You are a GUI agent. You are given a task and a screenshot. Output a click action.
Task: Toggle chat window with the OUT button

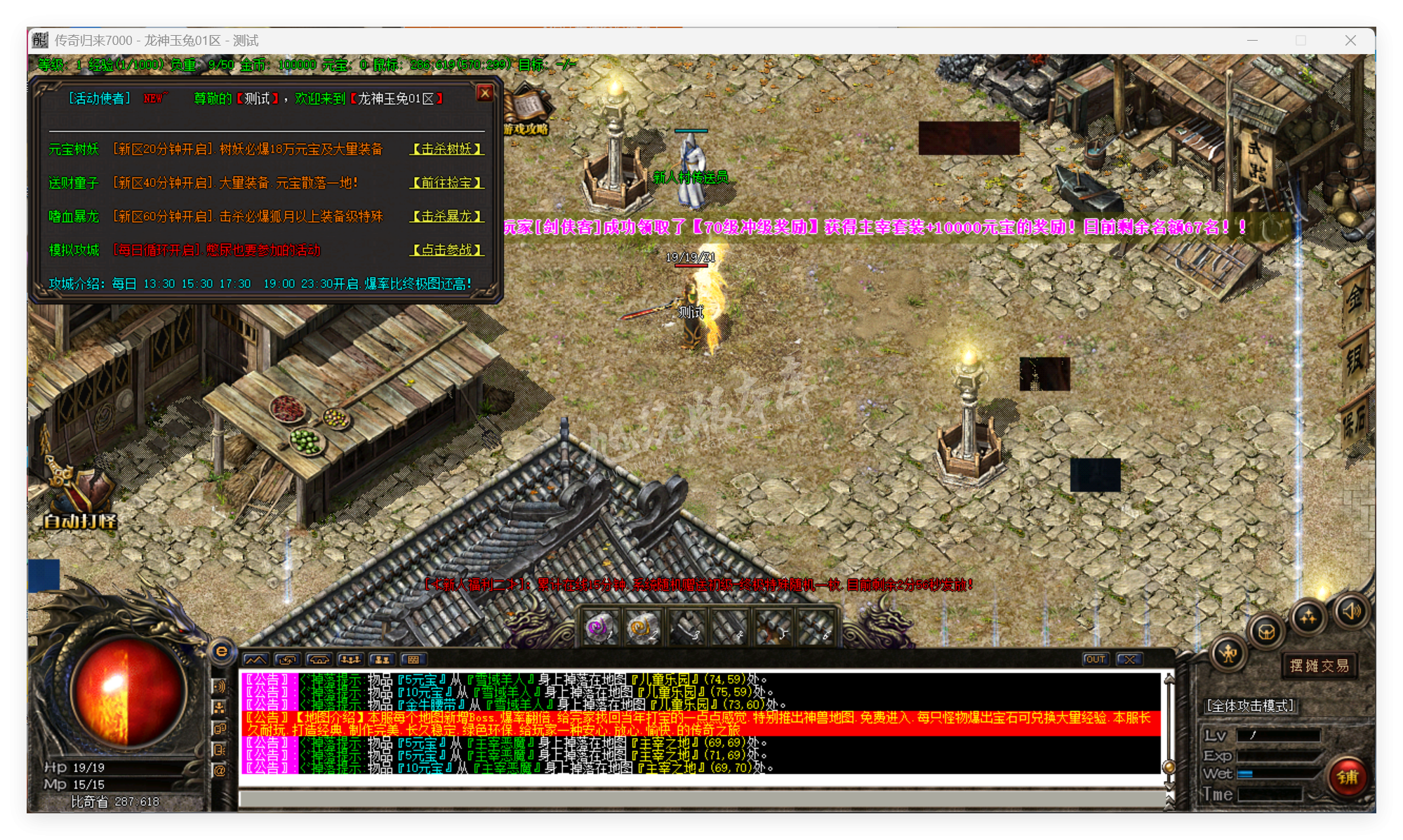(1095, 658)
